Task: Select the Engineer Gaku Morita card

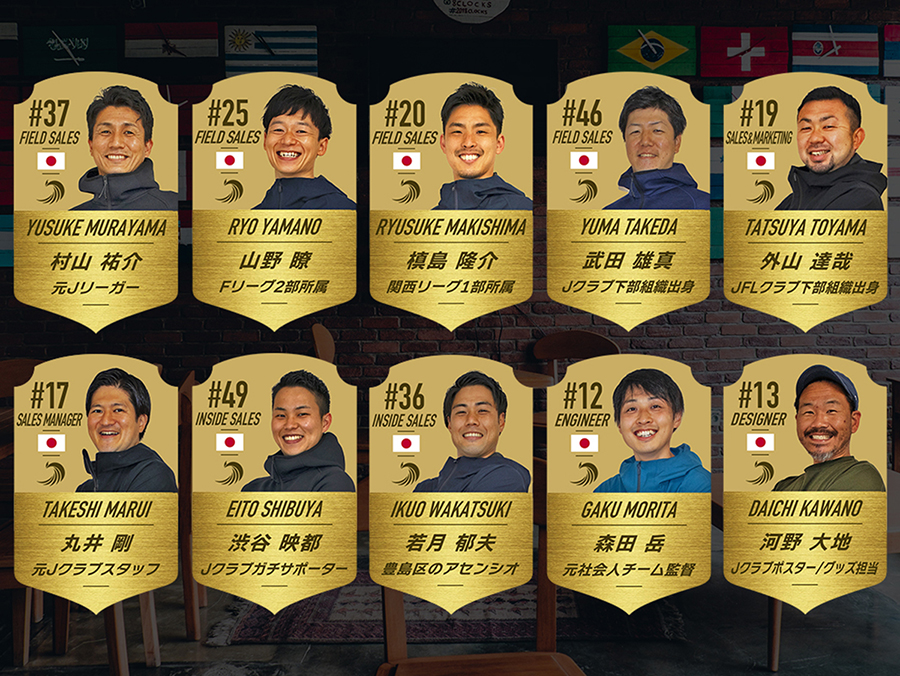Action: coord(627,482)
